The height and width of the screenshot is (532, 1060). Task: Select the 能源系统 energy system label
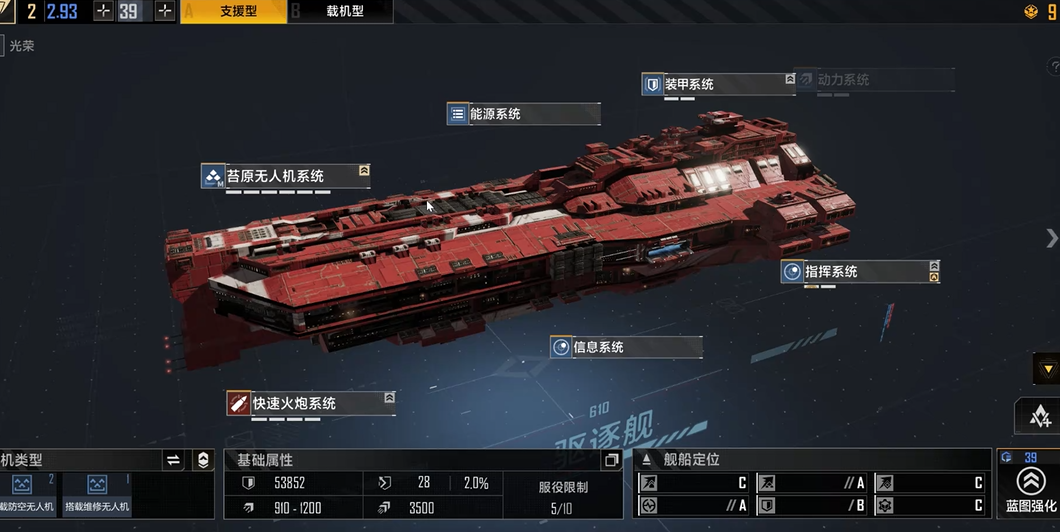click(524, 114)
